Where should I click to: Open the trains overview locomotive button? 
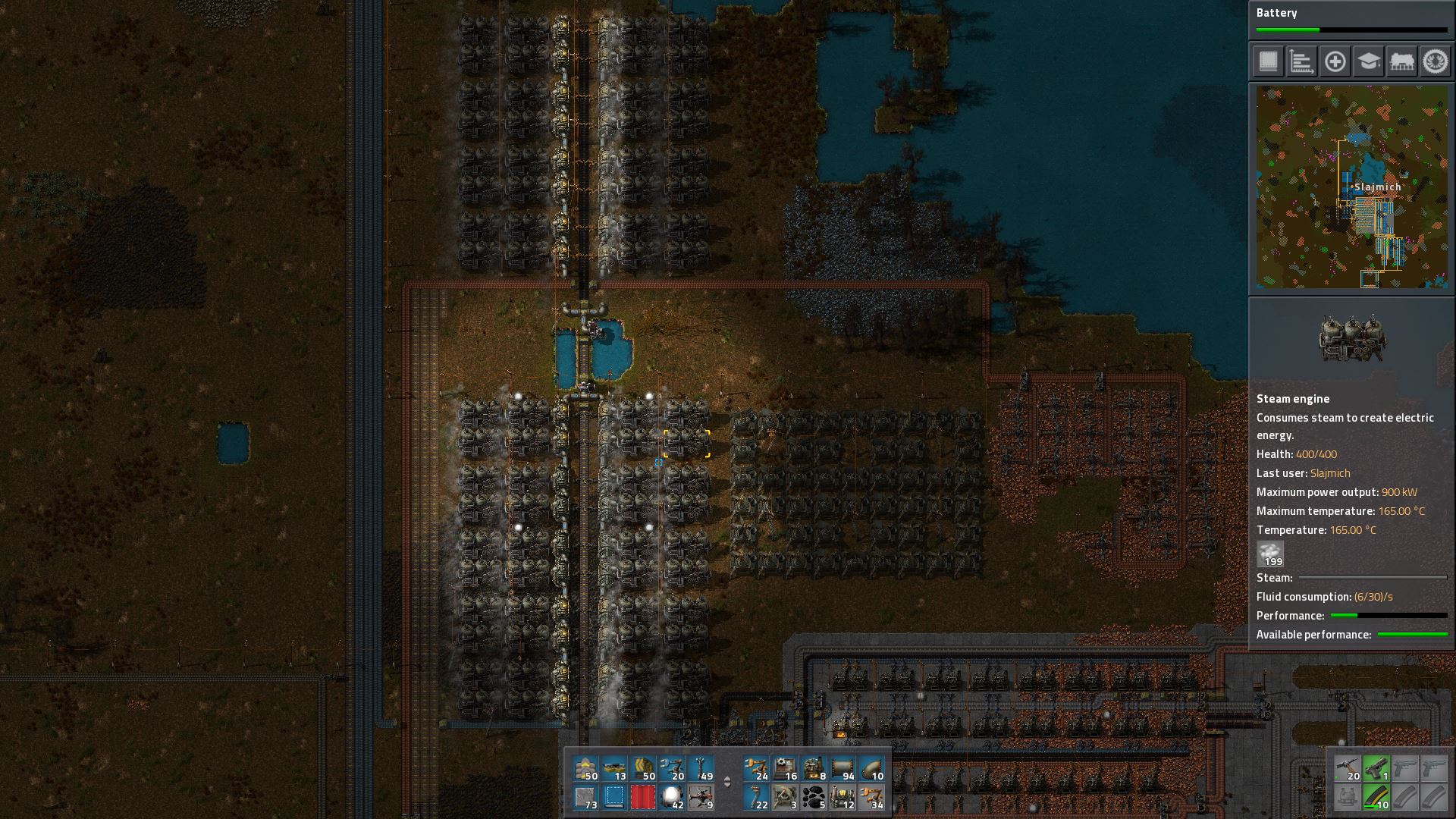pos(1401,61)
